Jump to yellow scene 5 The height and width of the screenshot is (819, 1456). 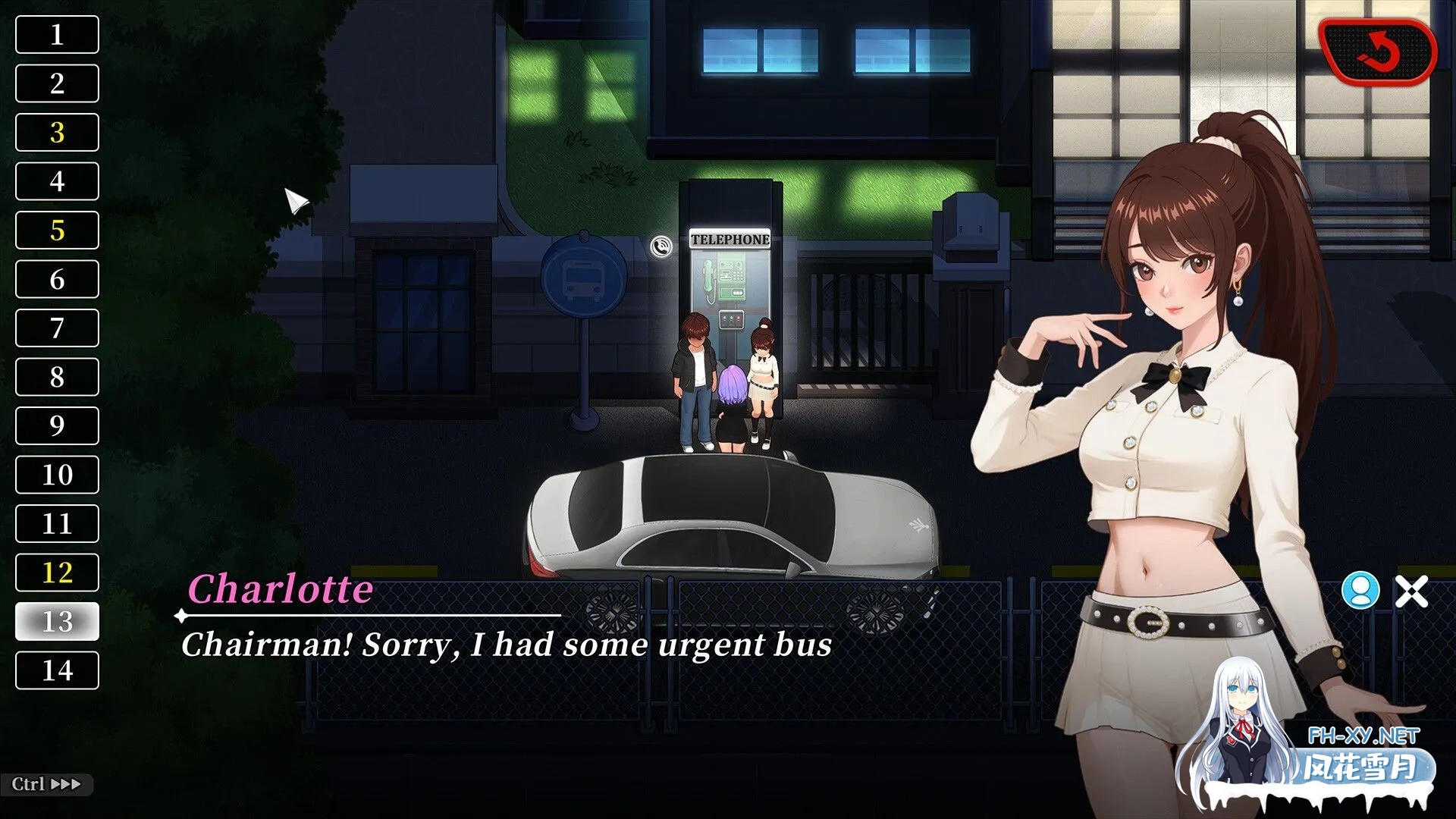tap(57, 231)
